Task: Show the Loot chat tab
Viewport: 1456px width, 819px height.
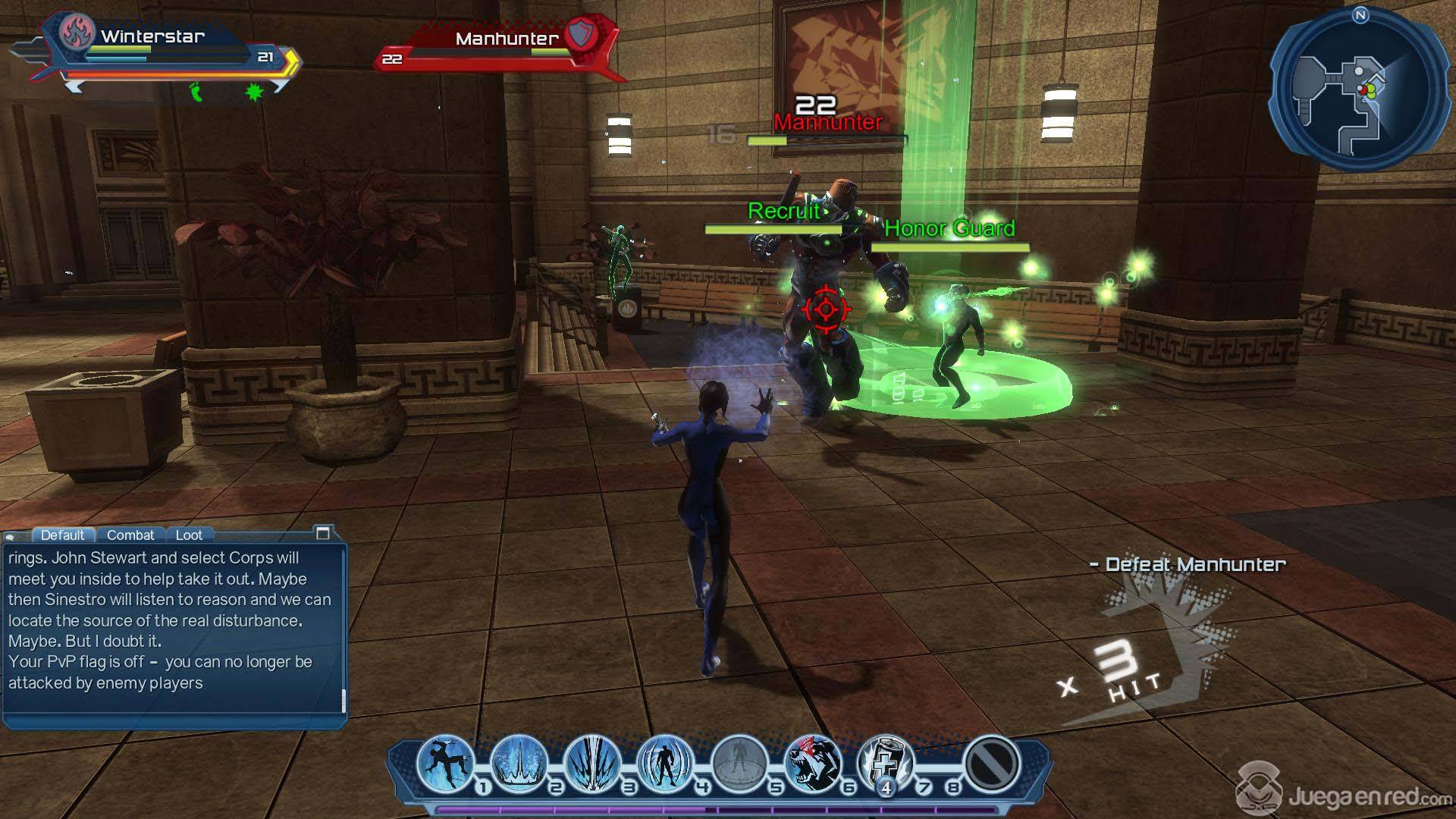Action: [x=189, y=535]
